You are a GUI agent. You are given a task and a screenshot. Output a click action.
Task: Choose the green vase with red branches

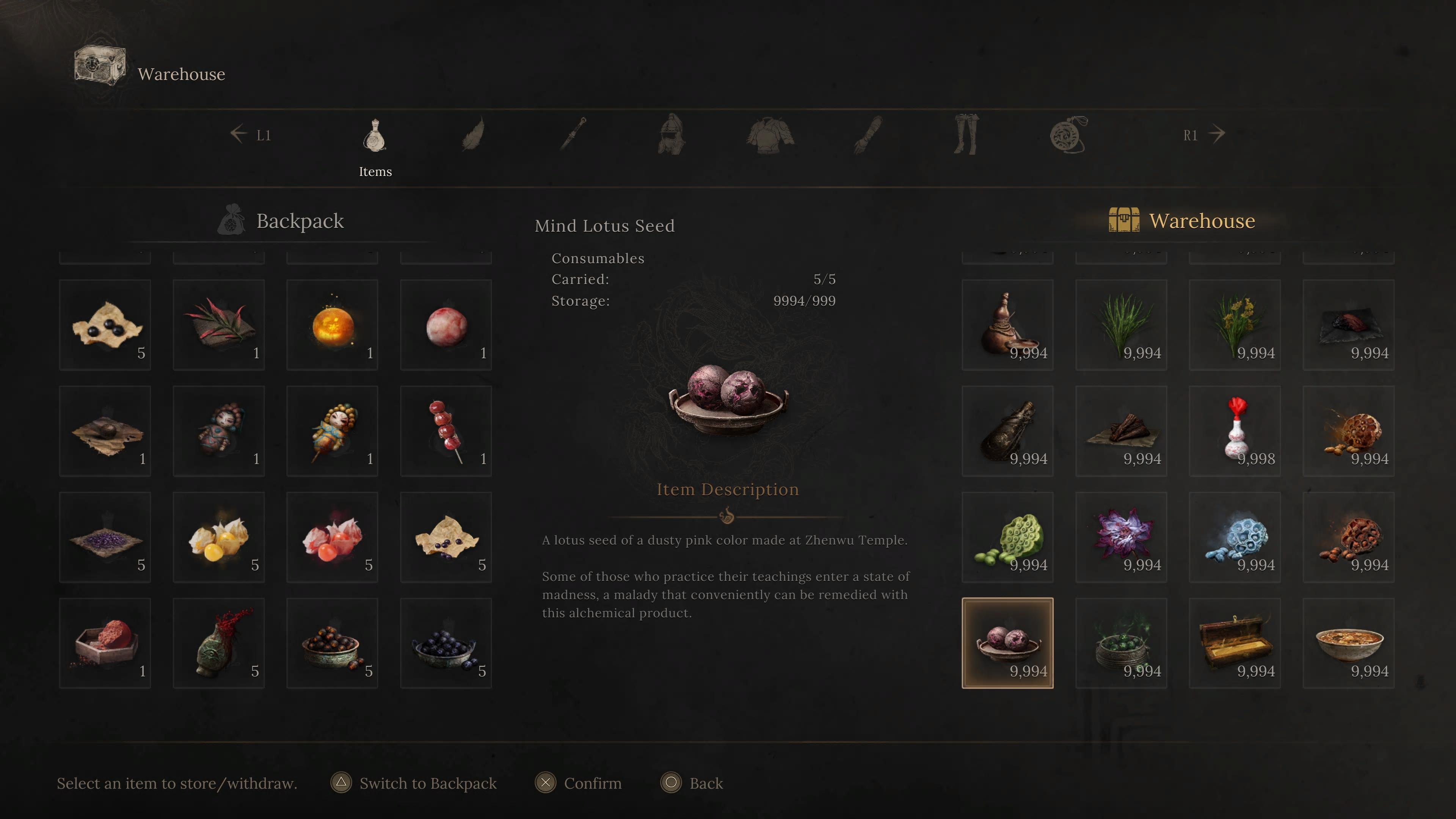(218, 643)
